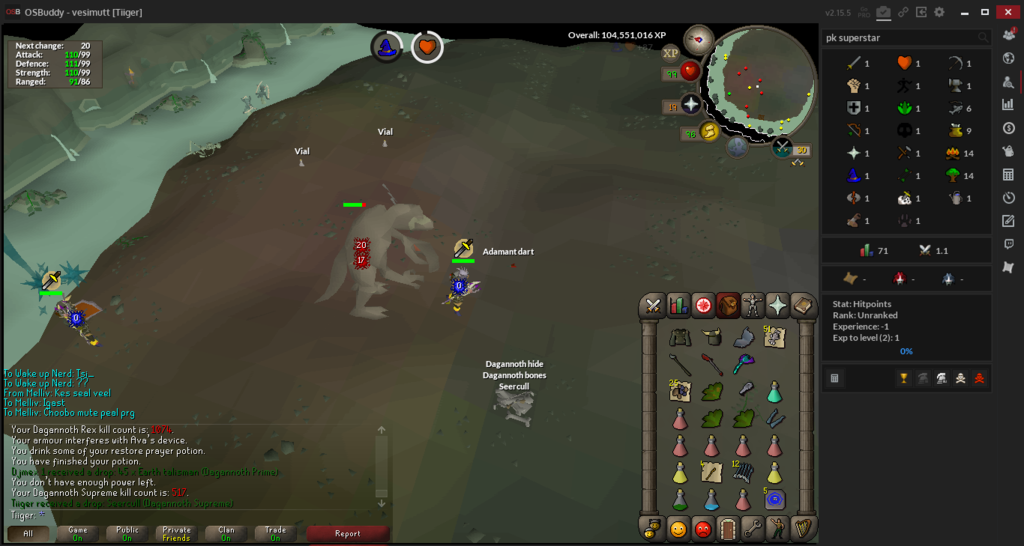The width and height of the screenshot is (1024, 546).
Task: Show the Worn Equipment tab
Action: pyautogui.click(x=753, y=306)
